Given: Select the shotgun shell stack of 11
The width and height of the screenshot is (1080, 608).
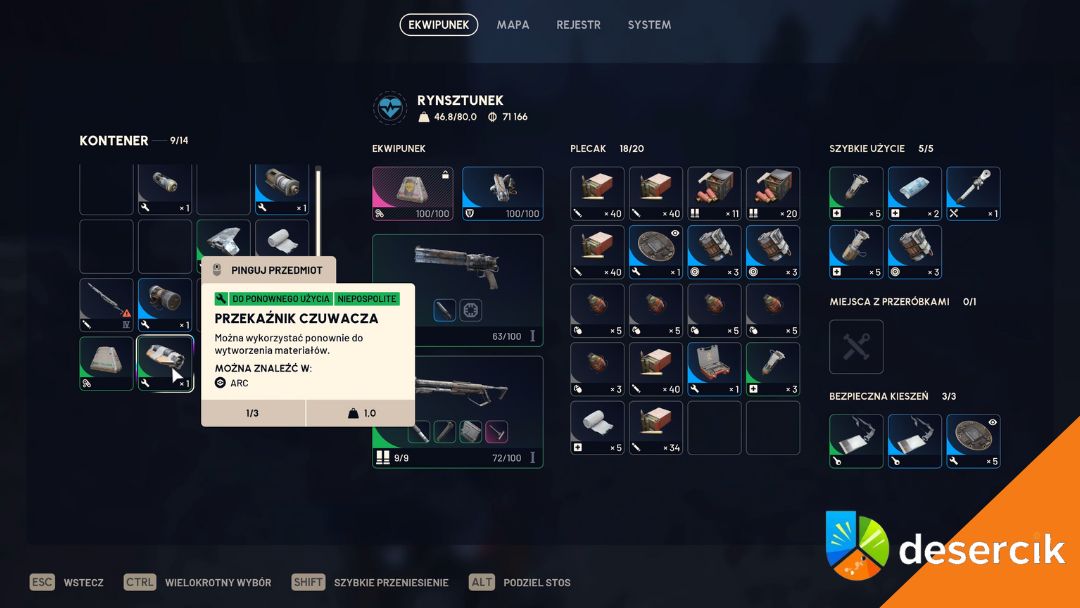Looking at the screenshot, I should pos(714,193).
